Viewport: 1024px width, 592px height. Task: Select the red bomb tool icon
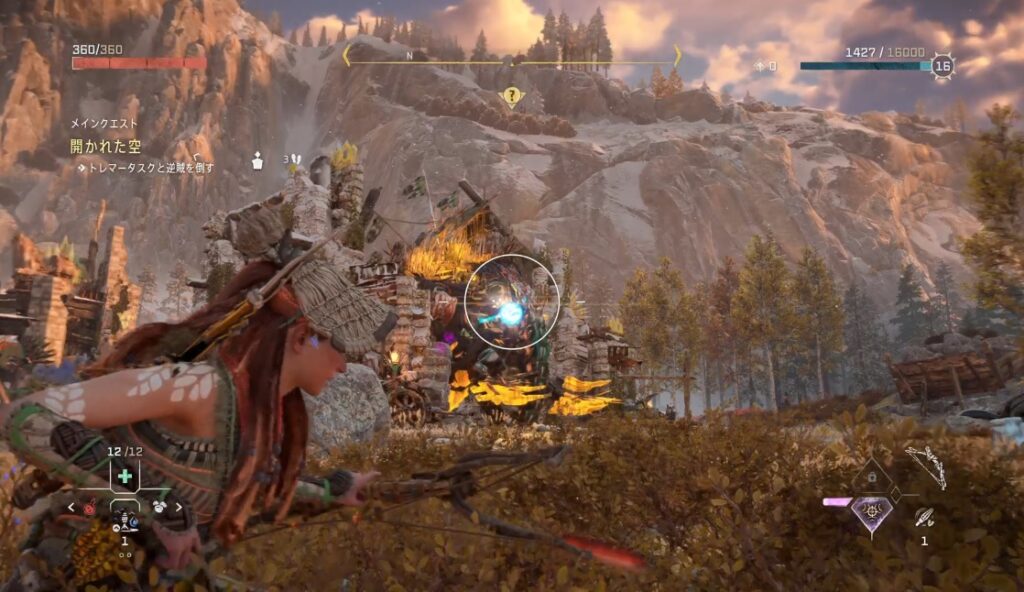(90, 508)
